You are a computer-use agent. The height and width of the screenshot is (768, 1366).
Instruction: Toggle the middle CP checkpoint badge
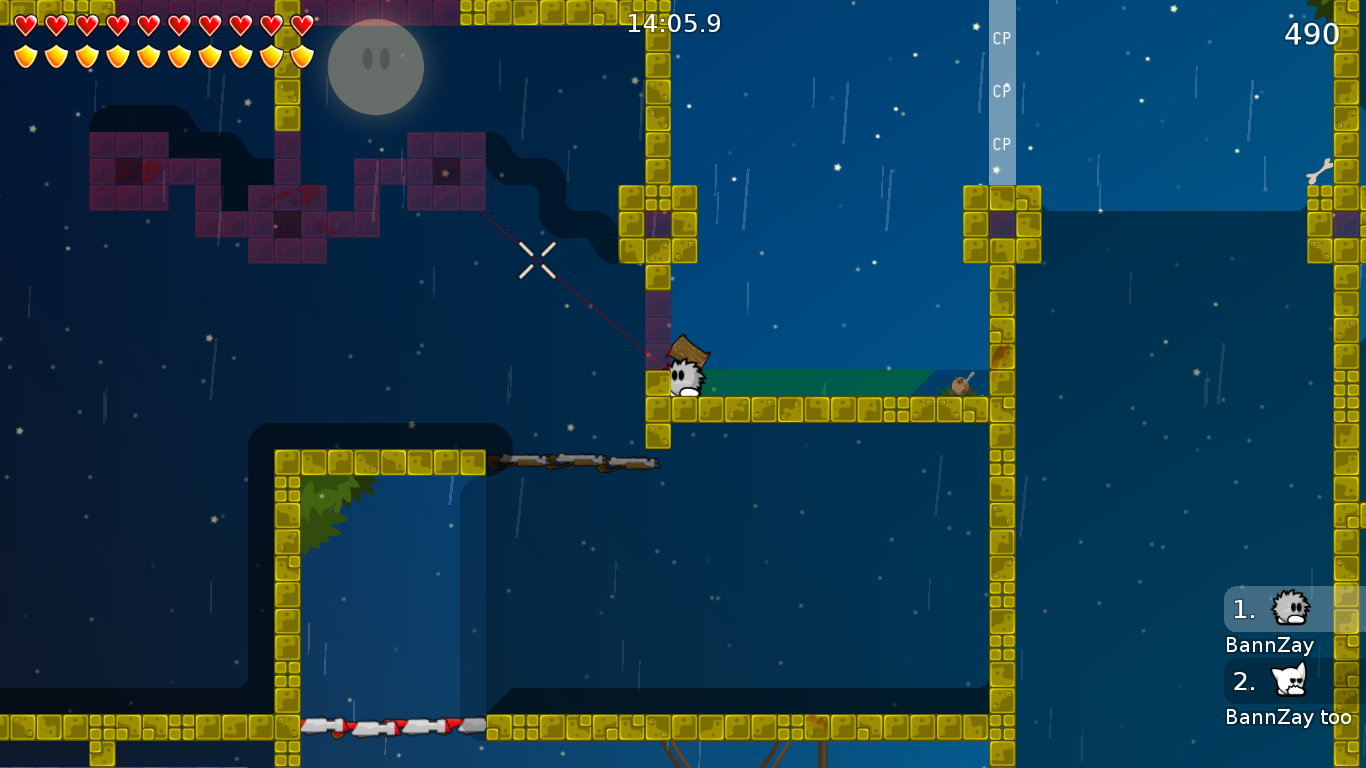[999, 90]
